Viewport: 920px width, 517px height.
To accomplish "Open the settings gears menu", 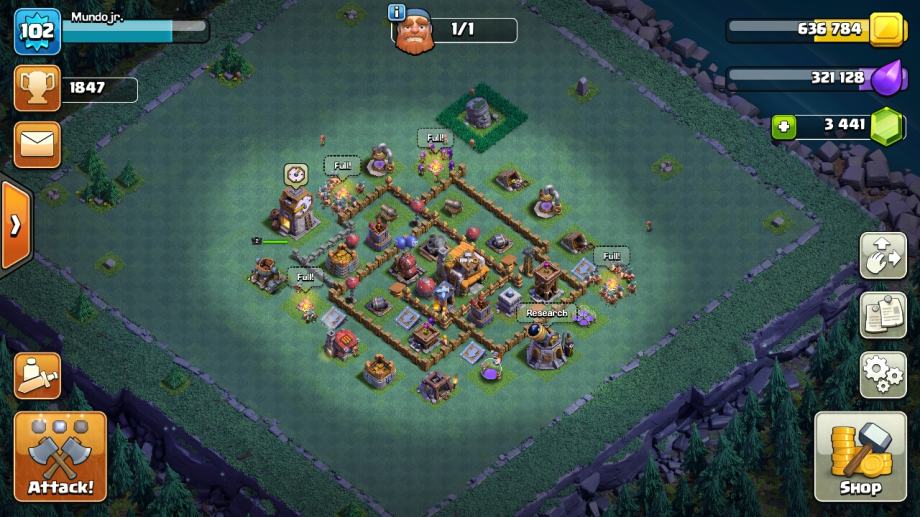I will point(883,375).
